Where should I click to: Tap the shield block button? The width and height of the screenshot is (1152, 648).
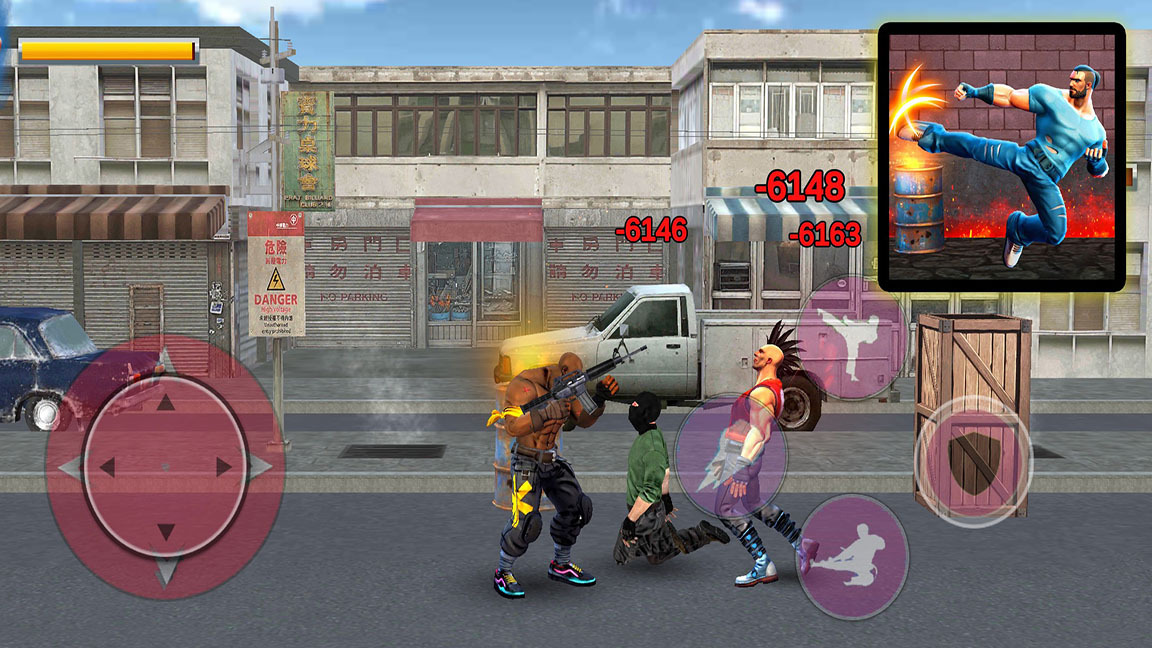coord(972,462)
